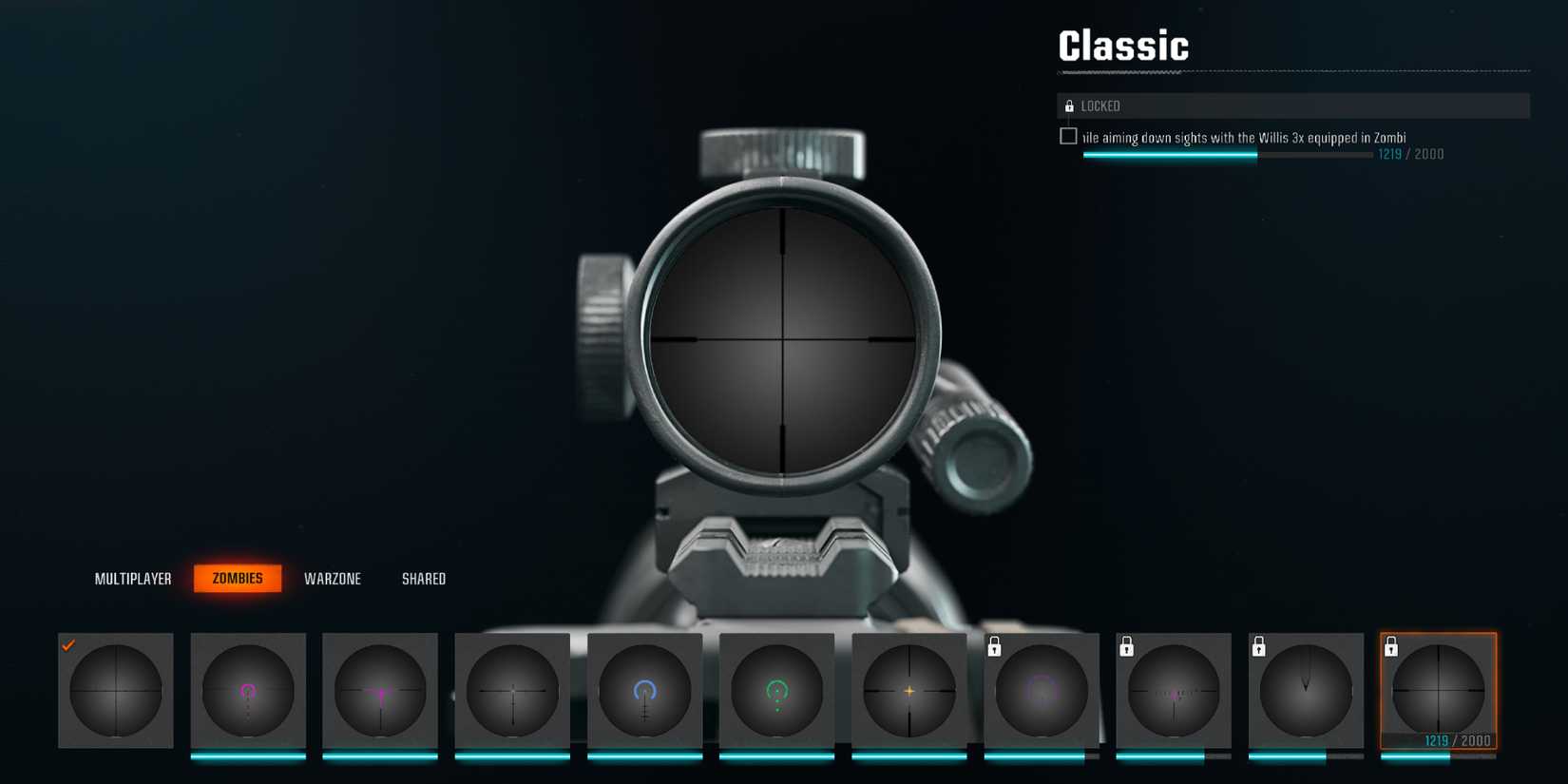Switch to the MULTIPLAYER tab
Image resolution: width=1568 pixels, height=784 pixels.
pos(133,578)
